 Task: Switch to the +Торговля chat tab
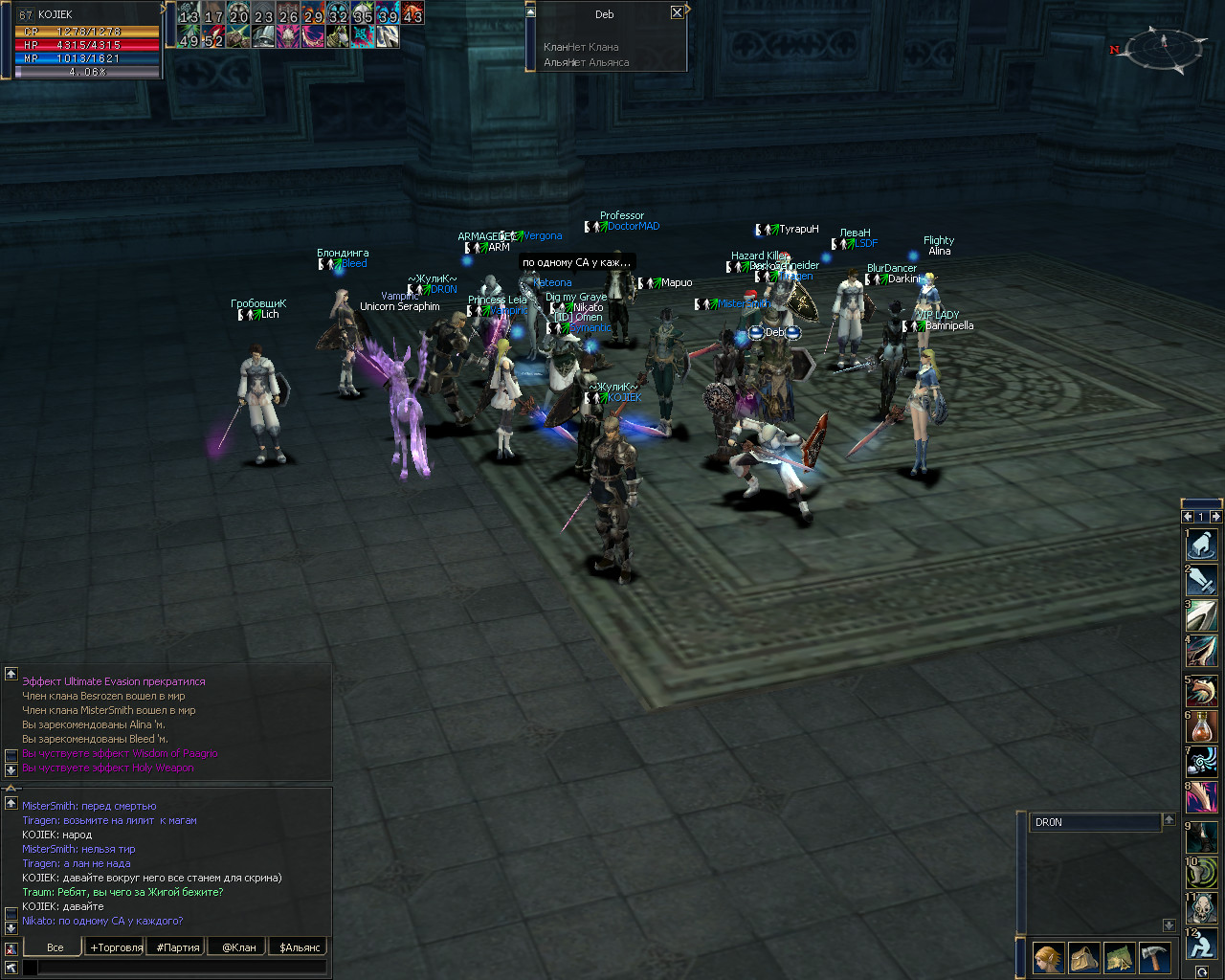click(117, 947)
